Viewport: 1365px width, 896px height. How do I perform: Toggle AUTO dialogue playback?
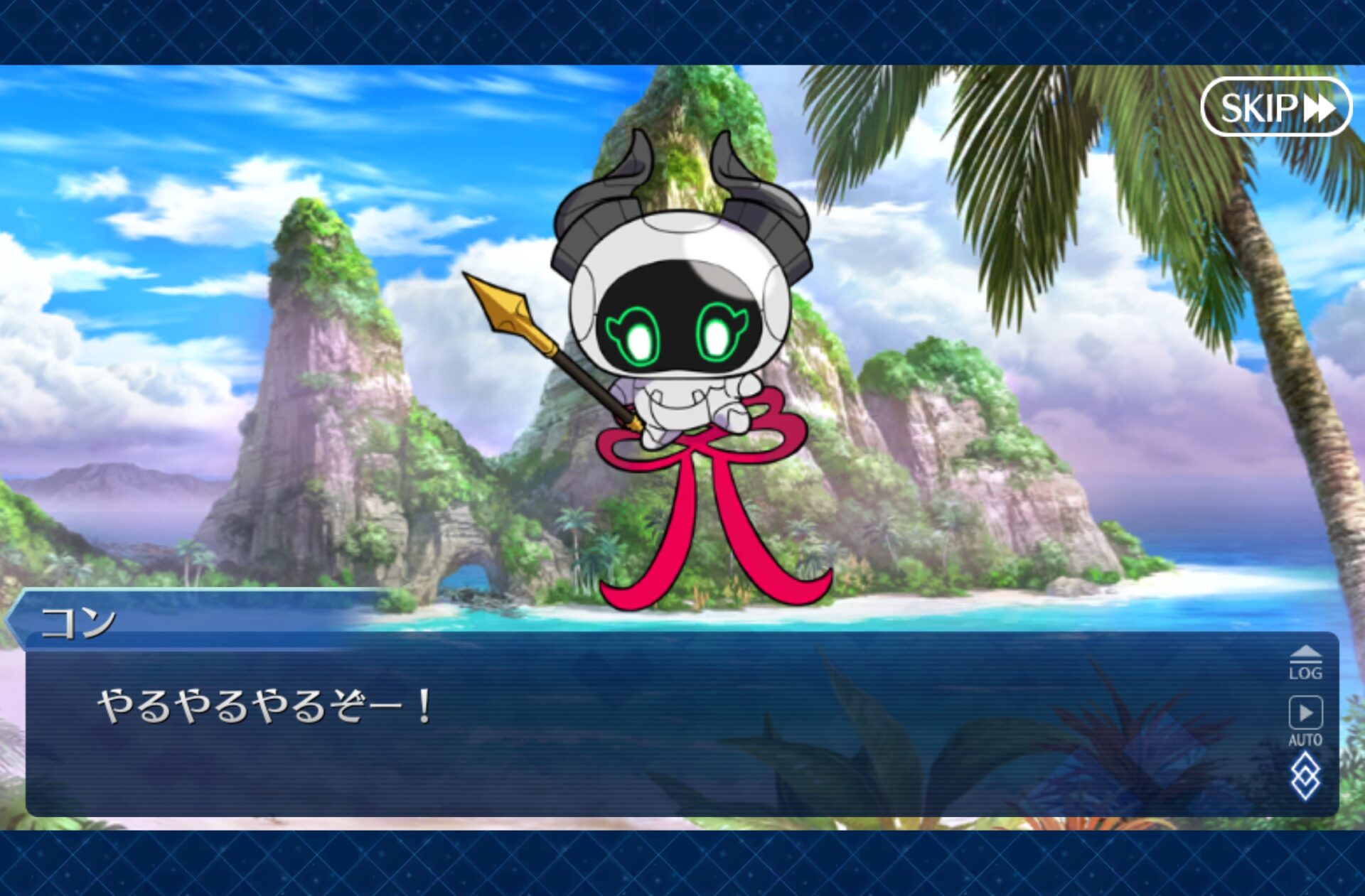pos(1305,719)
